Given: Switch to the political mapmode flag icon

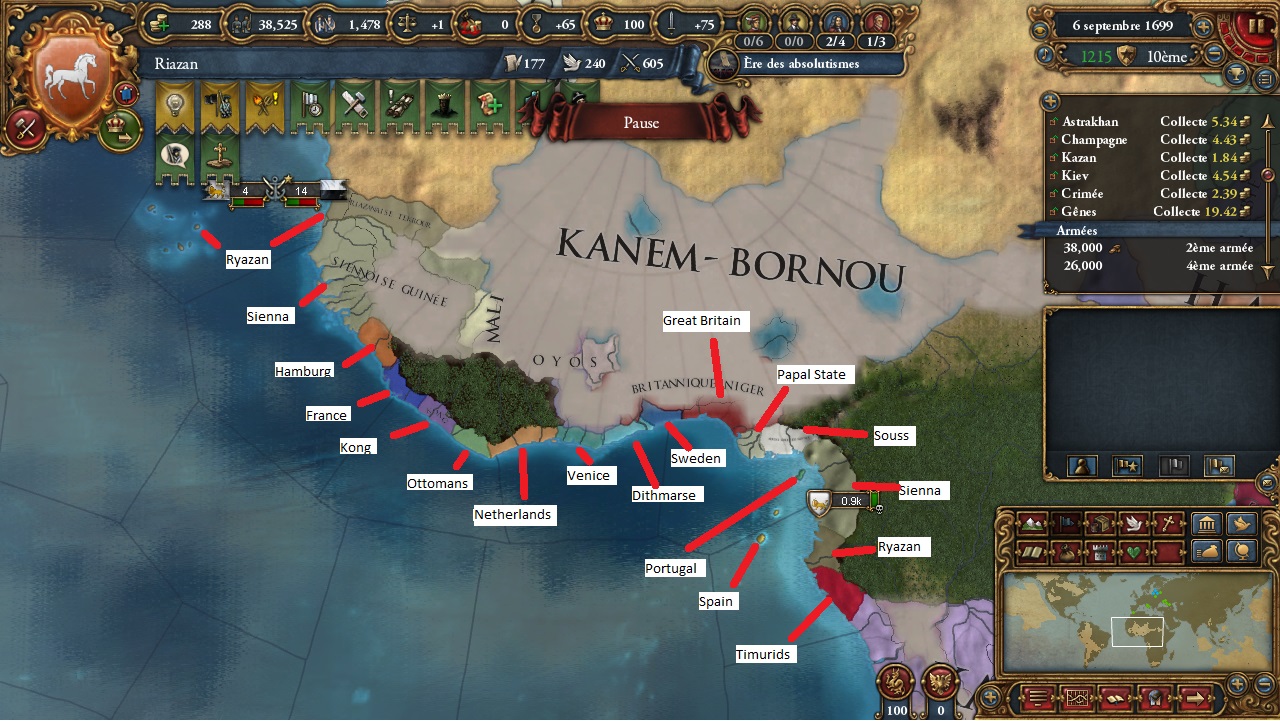Looking at the screenshot, I should [1066, 523].
